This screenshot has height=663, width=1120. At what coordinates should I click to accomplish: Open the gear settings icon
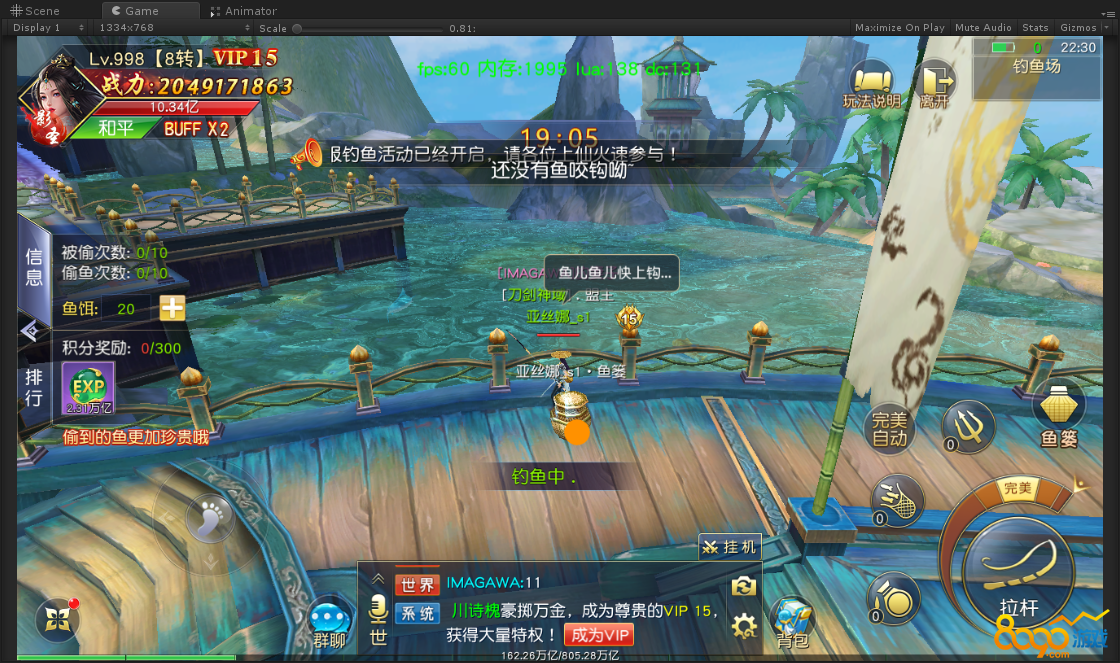tap(743, 627)
